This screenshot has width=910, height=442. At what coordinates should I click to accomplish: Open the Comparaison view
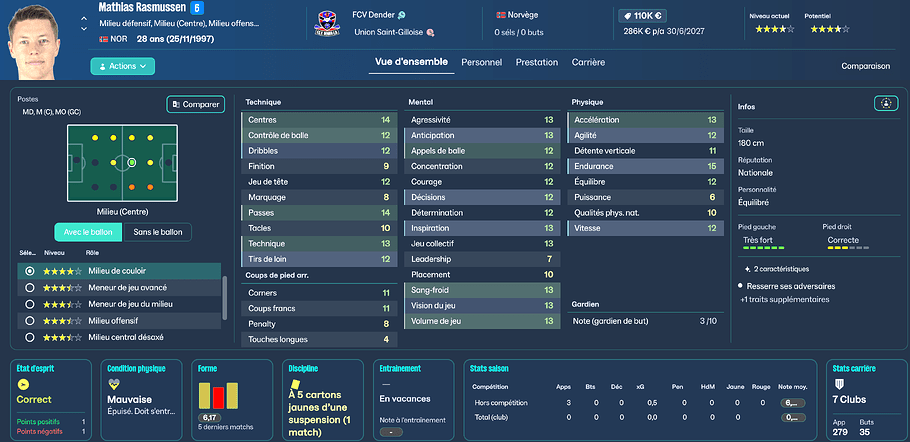pos(865,66)
